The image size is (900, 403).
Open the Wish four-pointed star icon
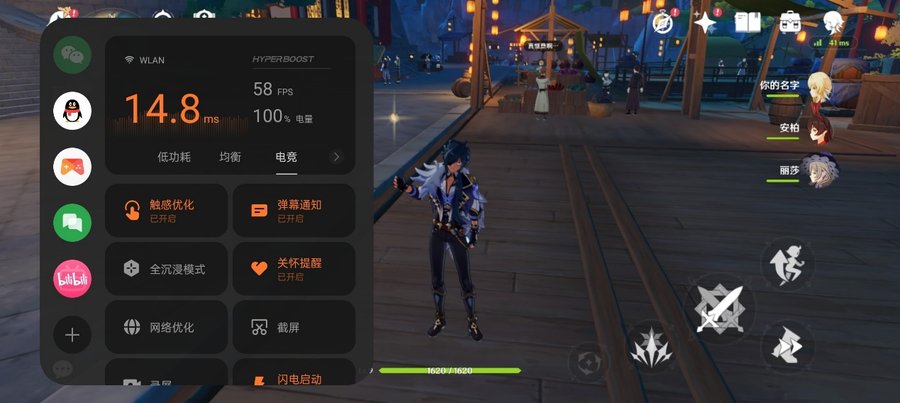706,23
